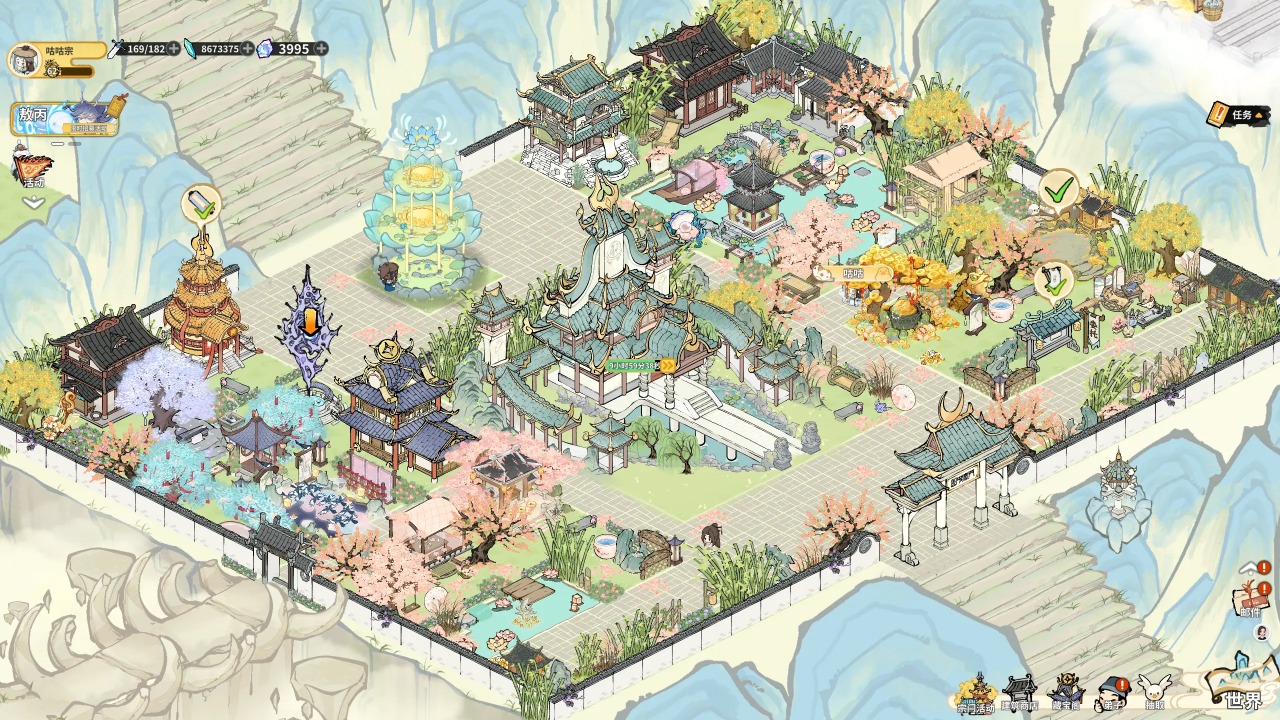Add more sword stamina with plus button
The height and width of the screenshot is (720, 1280).
click(175, 48)
